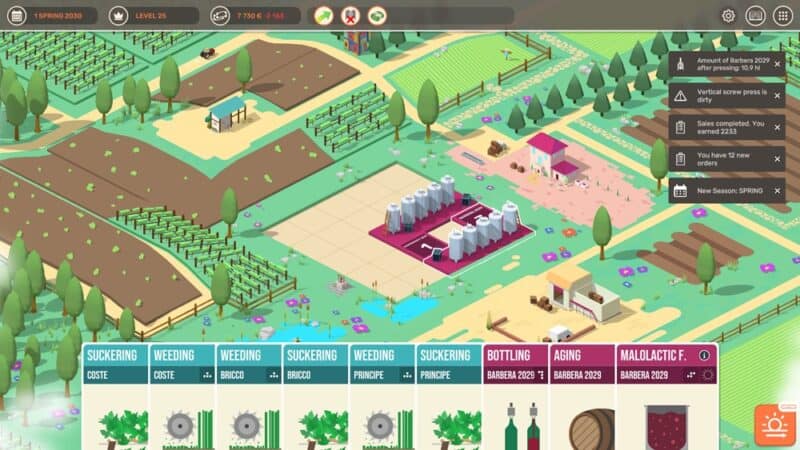The height and width of the screenshot is (450, 800).
Task: Select the Weeding card for Coste
Action: point(182,400)
